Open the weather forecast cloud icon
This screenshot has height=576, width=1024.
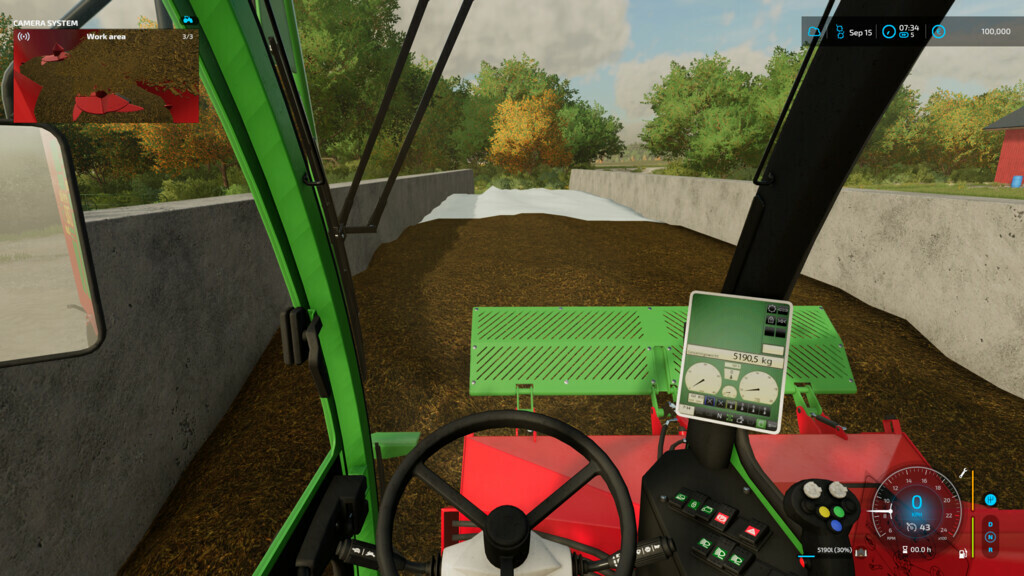(815, 32)
